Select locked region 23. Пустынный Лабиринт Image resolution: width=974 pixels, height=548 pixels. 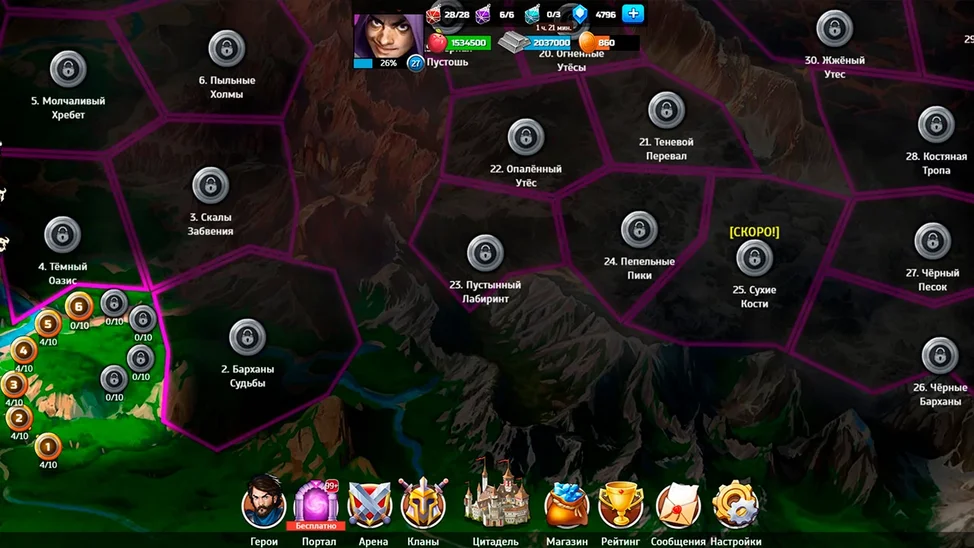[485, 253]
